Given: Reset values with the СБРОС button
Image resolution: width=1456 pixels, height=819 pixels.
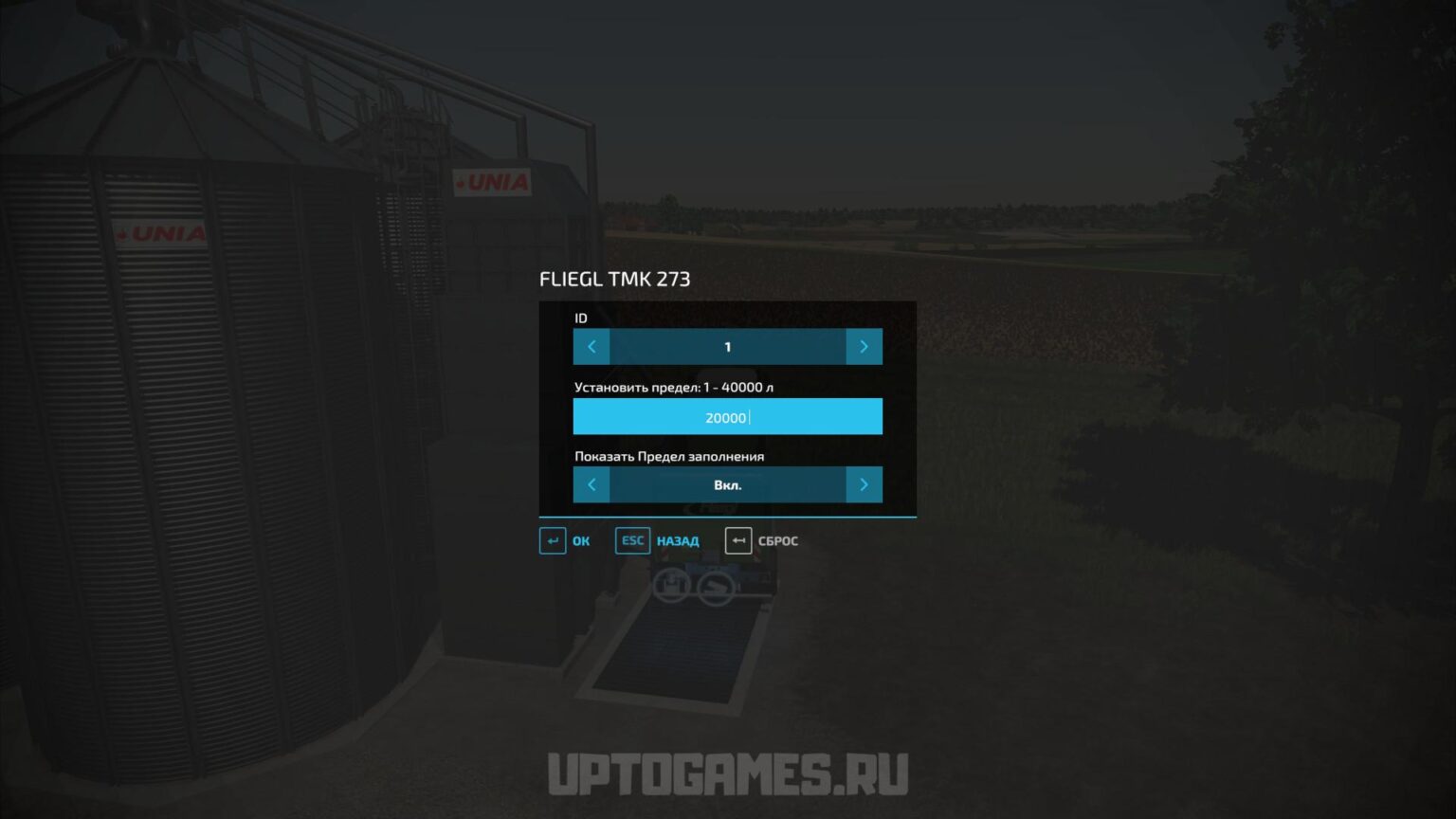Looking at the screenshot, I should [x=777, y=540].
